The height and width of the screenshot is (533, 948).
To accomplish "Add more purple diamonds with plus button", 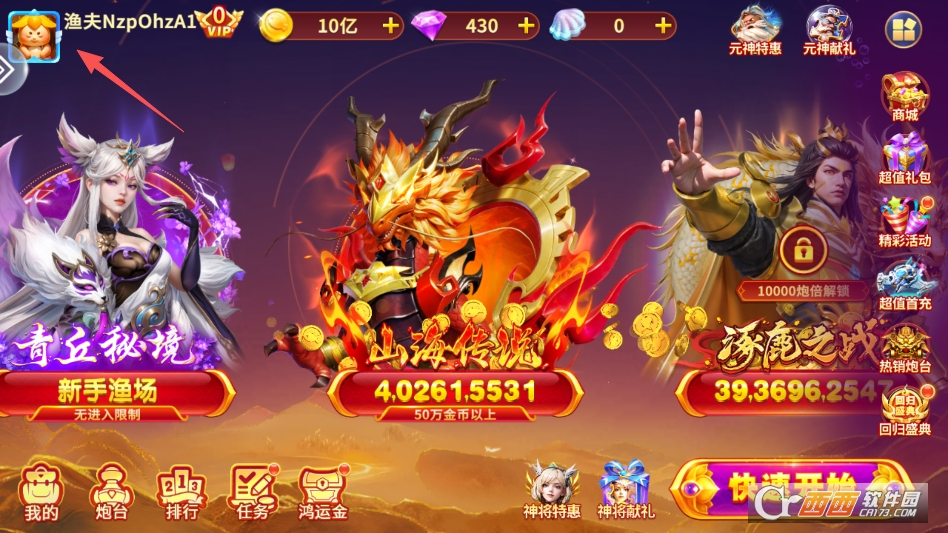I will click(x=527, y=26).
